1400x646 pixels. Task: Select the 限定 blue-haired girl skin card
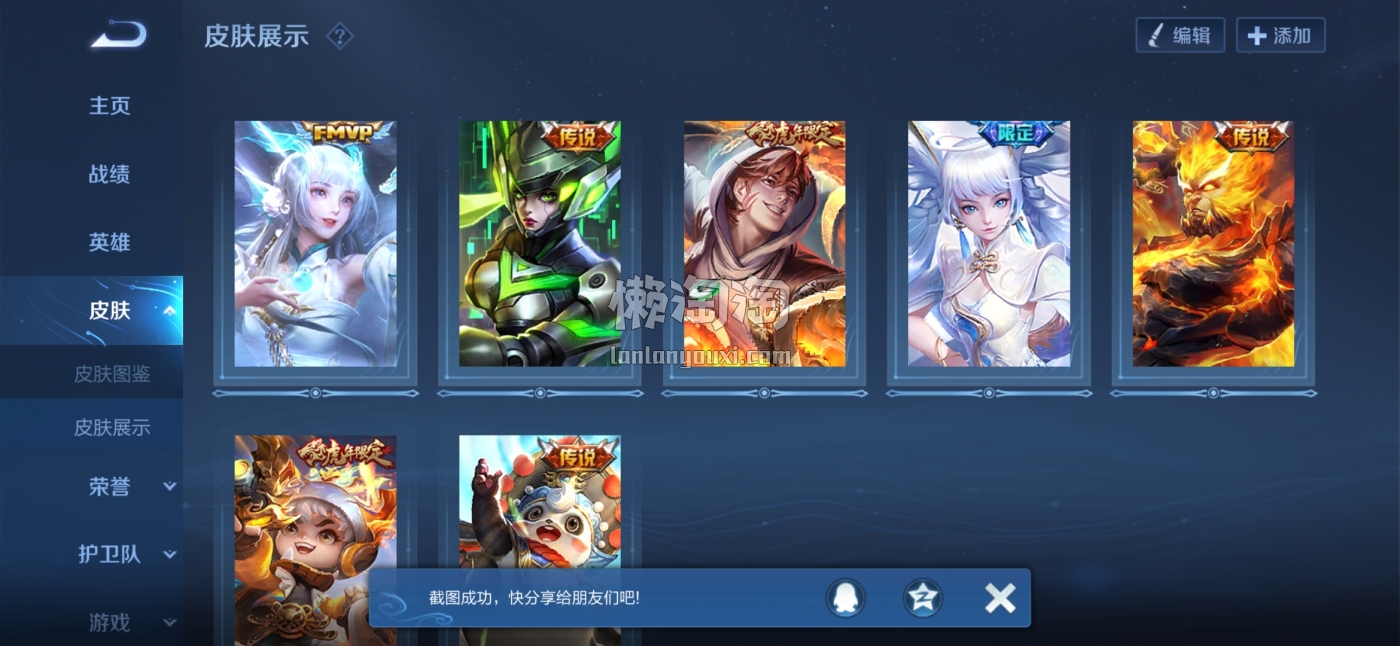[989, 245]
